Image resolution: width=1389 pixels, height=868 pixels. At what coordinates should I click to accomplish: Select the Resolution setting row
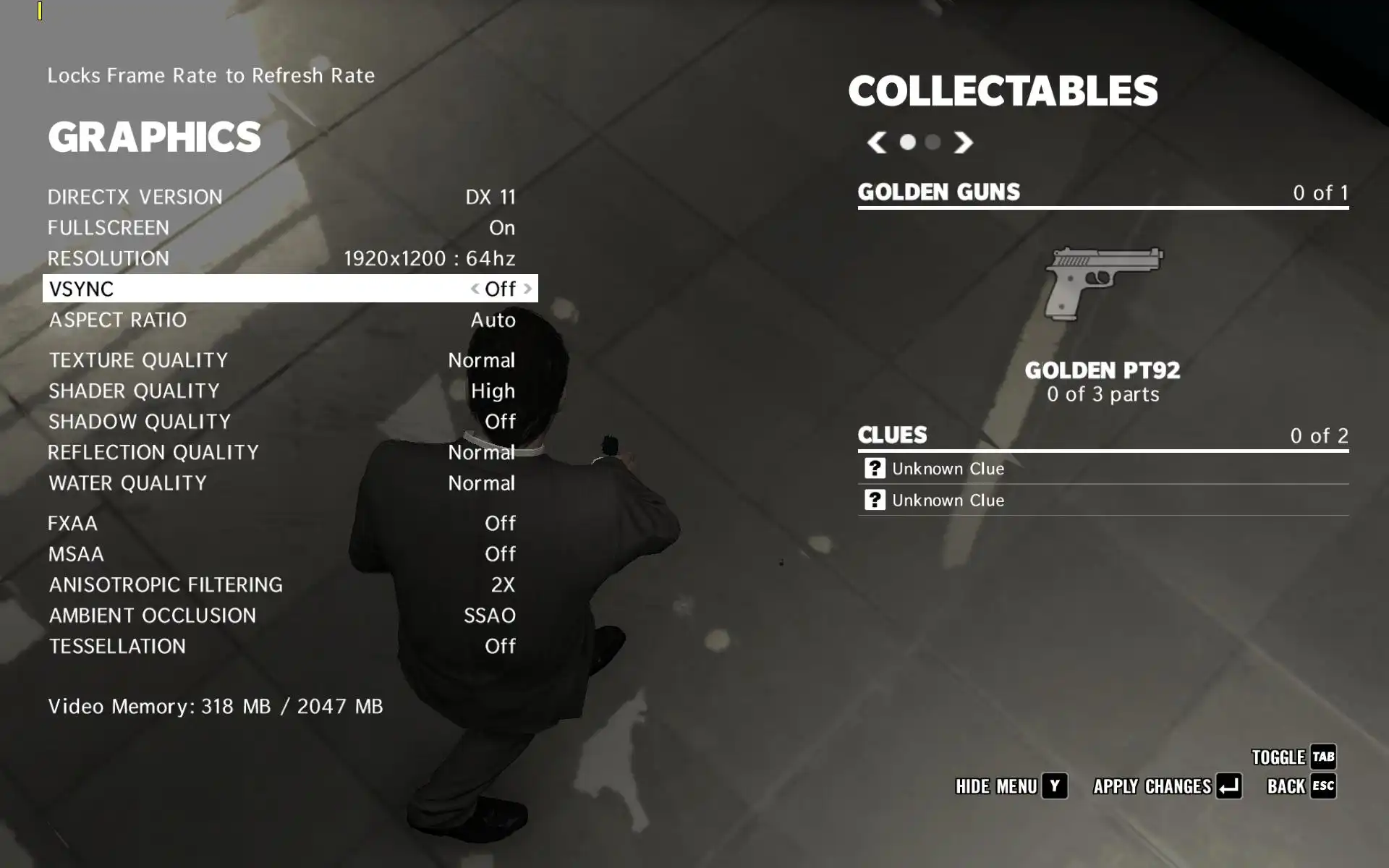point(282,258)
